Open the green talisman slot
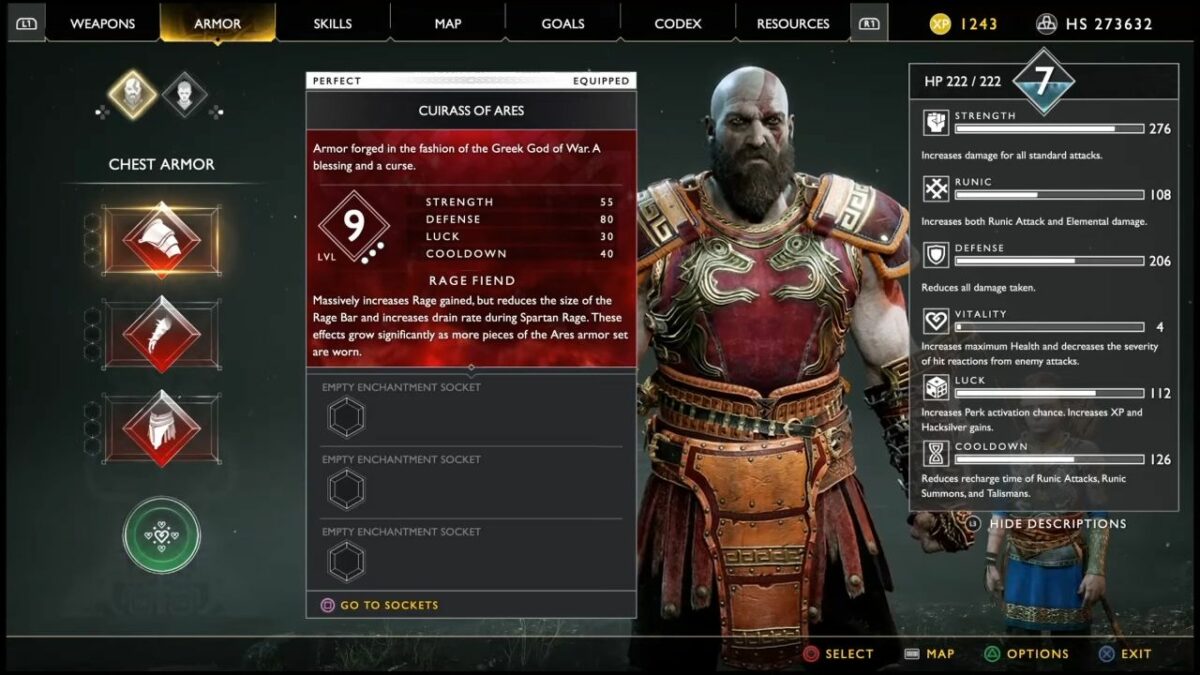The height and width of the screenshot is (675, 1200). [x=161, y=535]
